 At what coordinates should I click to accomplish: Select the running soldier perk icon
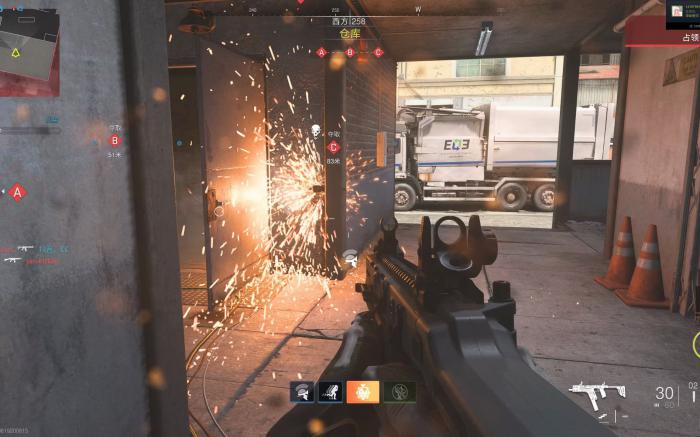pos(330,392)
